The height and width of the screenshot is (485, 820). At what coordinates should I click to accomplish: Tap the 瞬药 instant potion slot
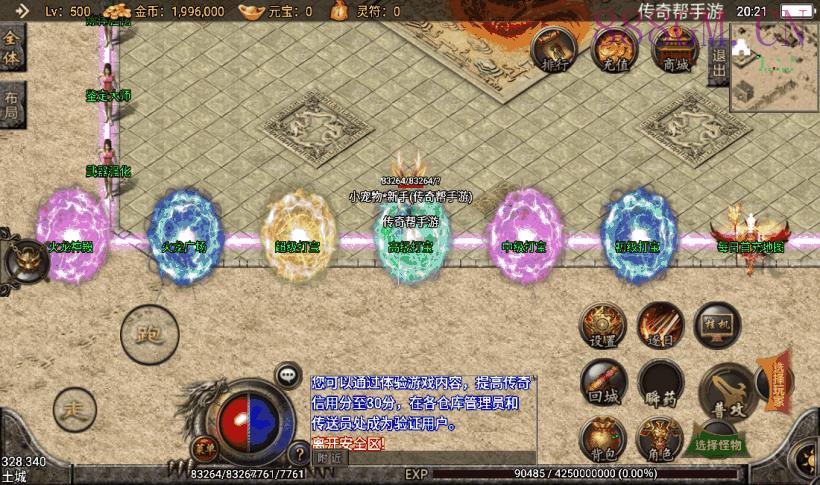coord(660,383)
